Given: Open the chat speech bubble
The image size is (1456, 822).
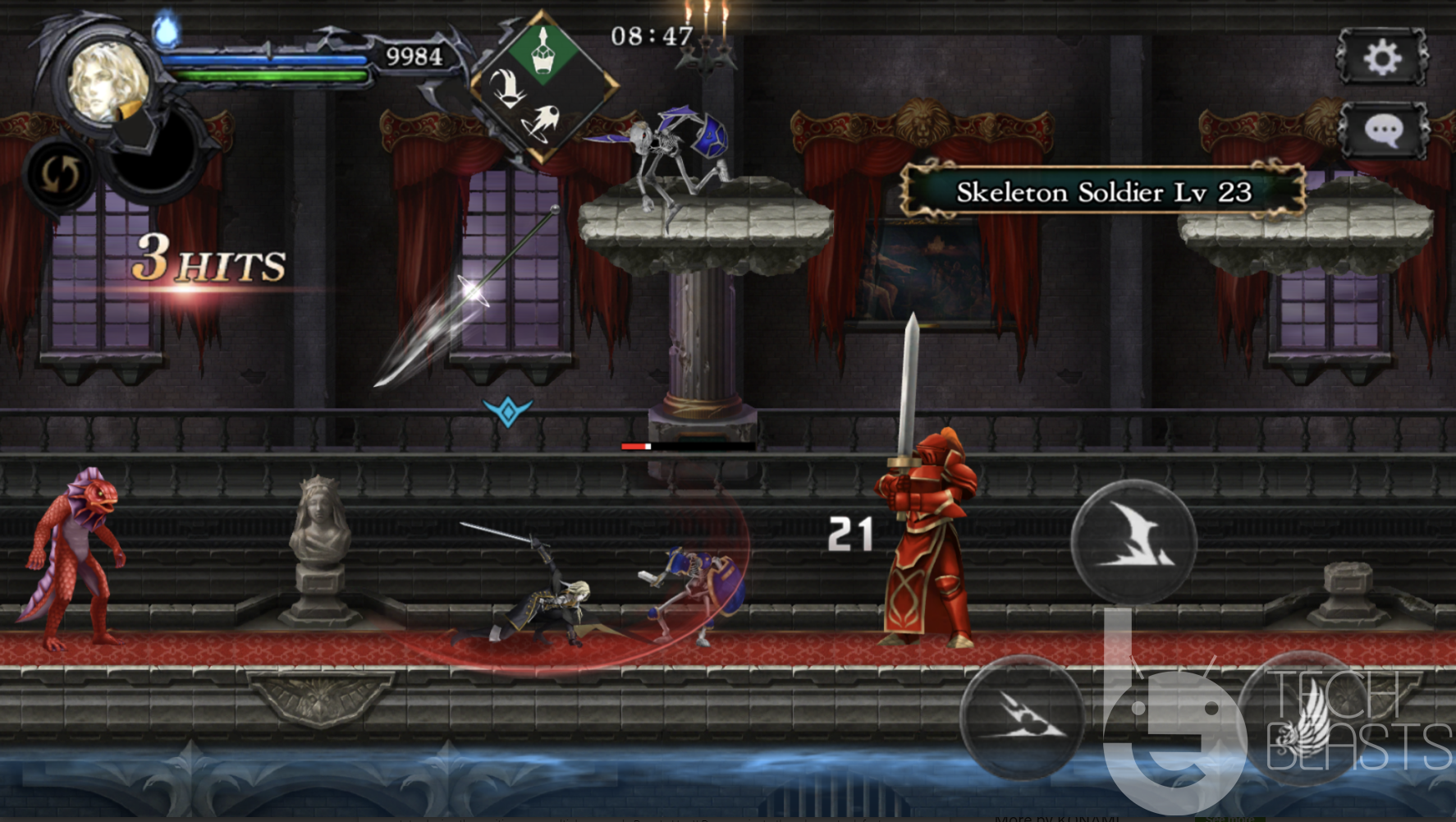Looking at the screenshot, I should click(1384, 131).
